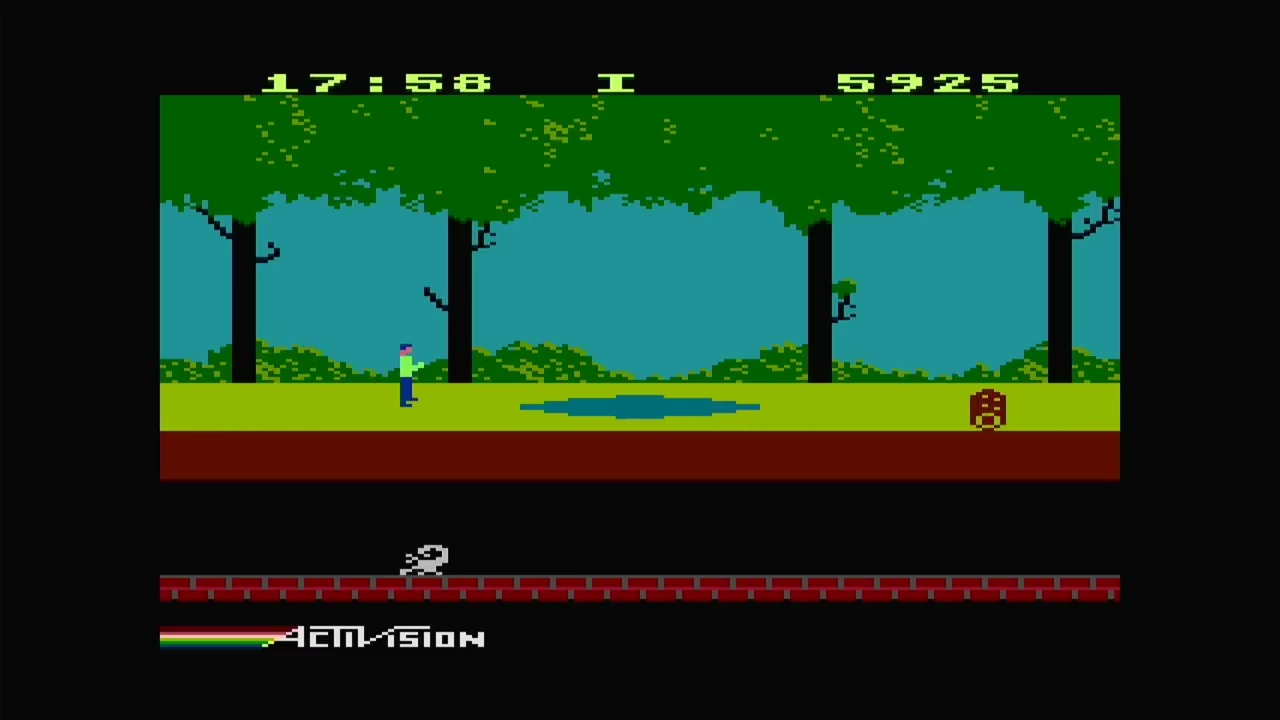Click the teal sky between the trees
Screen dimensions: 1280x720
tap(640, 280)
